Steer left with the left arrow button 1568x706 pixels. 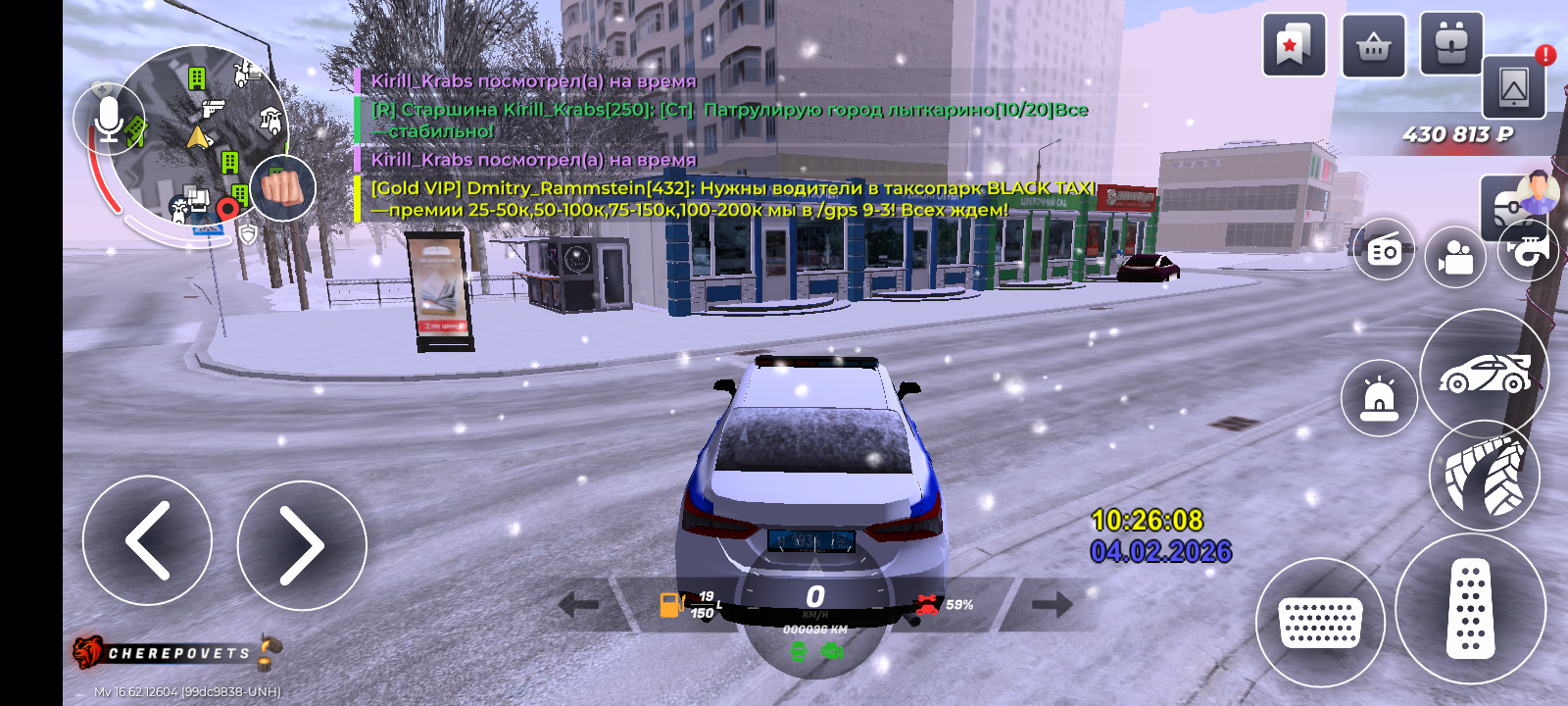tap(147, 540)
